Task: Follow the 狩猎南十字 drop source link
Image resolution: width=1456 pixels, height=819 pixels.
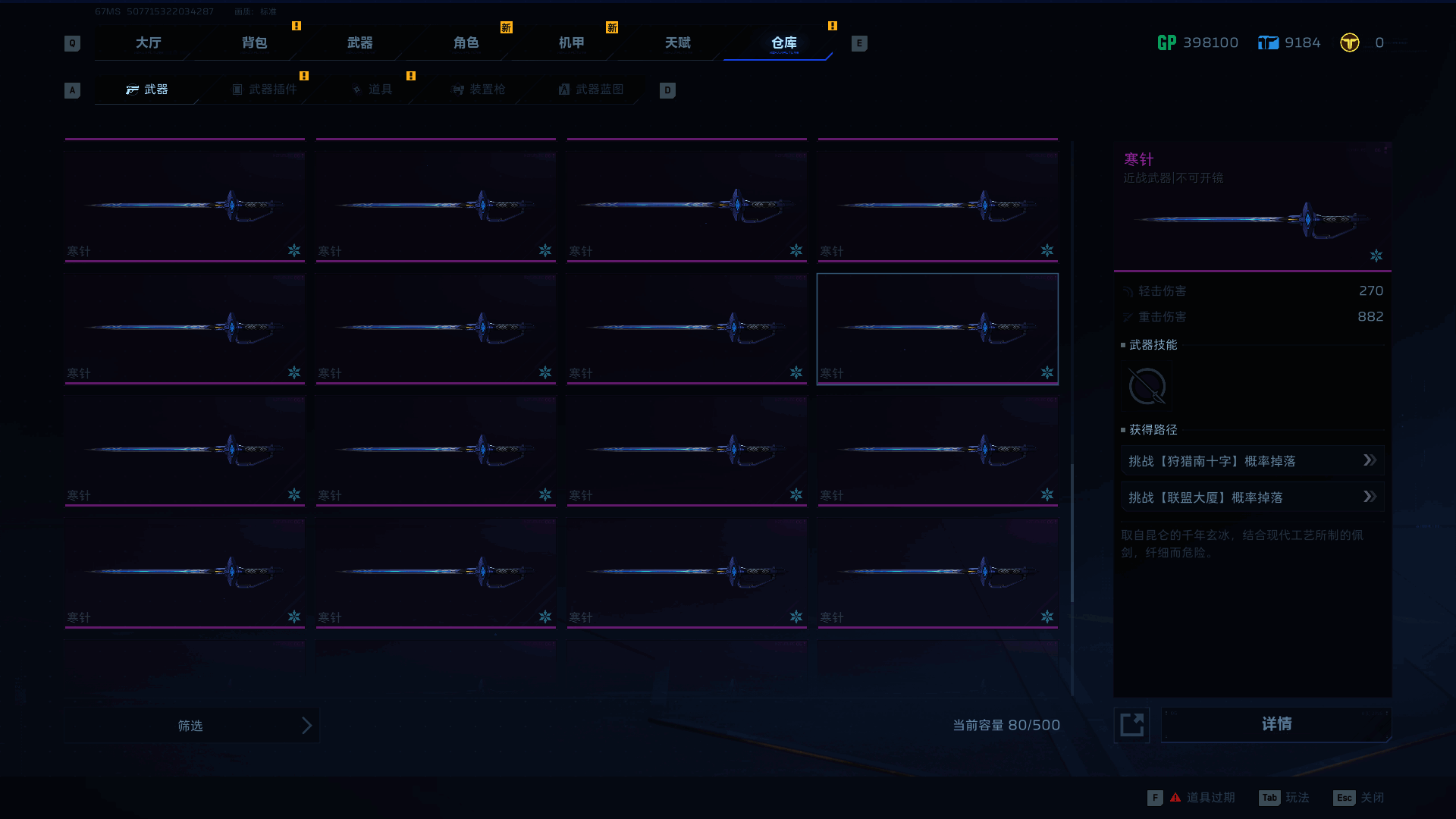Action: (1252, 461)
